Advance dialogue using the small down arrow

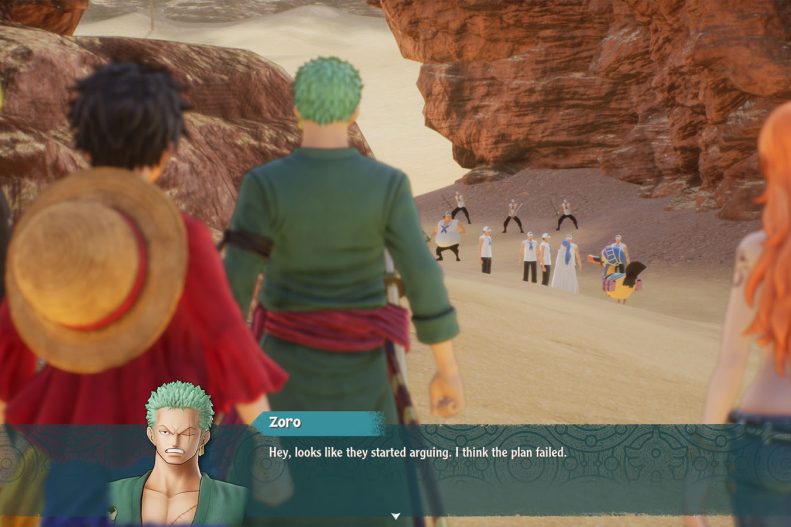tap(396, 516)
